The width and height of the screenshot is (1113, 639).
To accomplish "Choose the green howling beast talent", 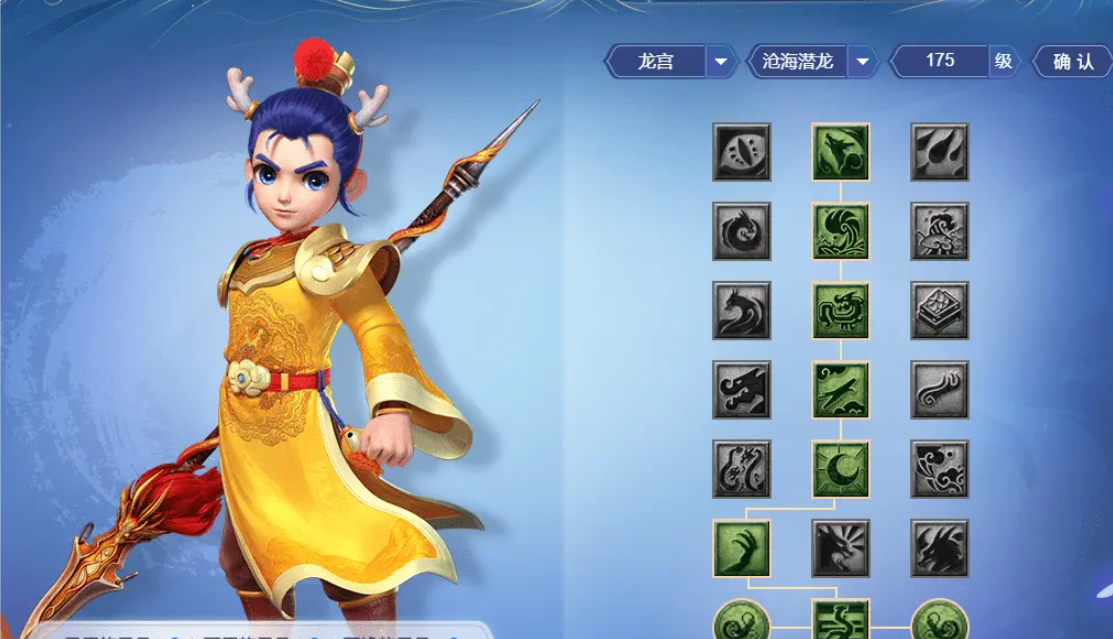I will [840, 152].
